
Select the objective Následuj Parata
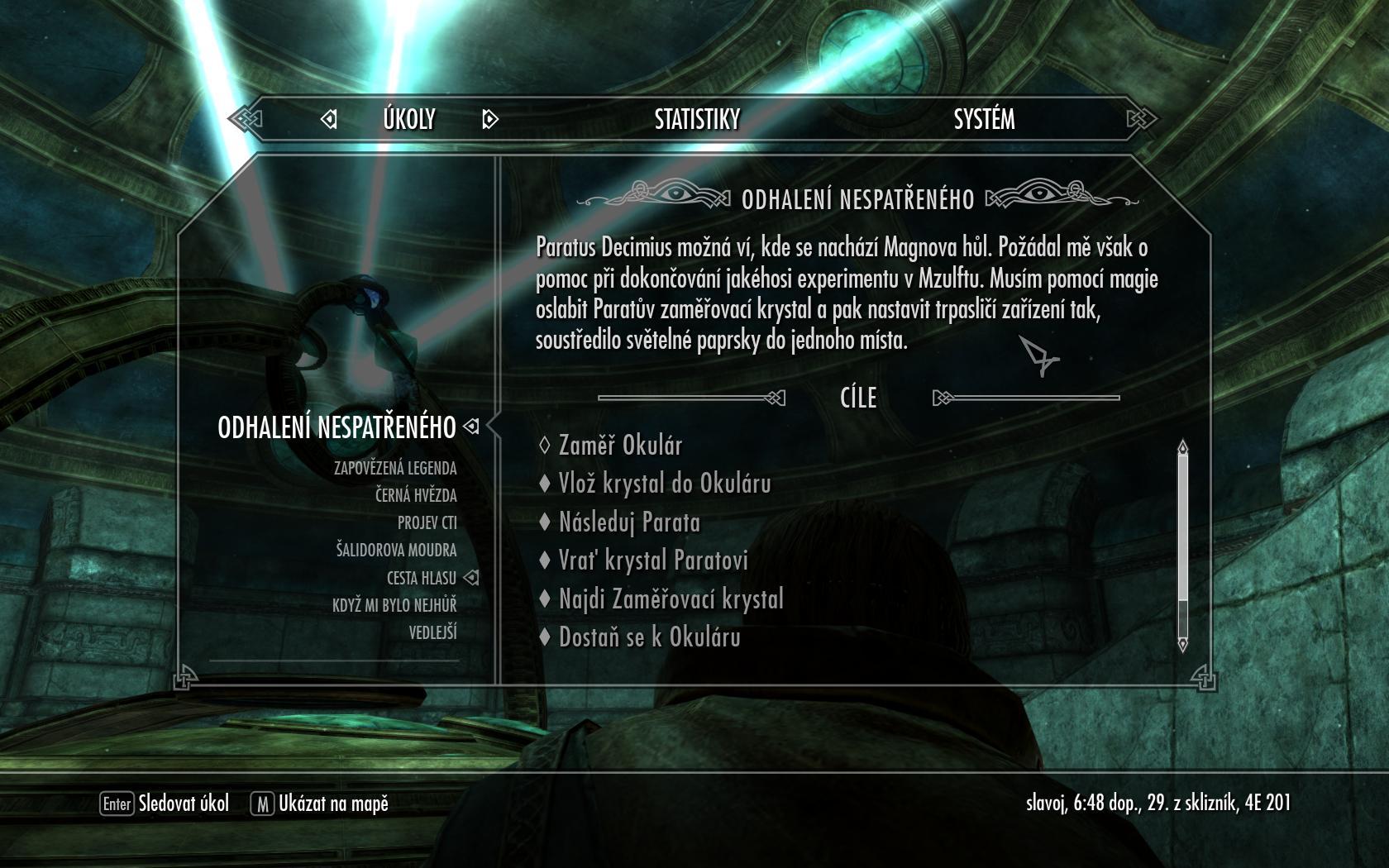(x=629, y=522)
